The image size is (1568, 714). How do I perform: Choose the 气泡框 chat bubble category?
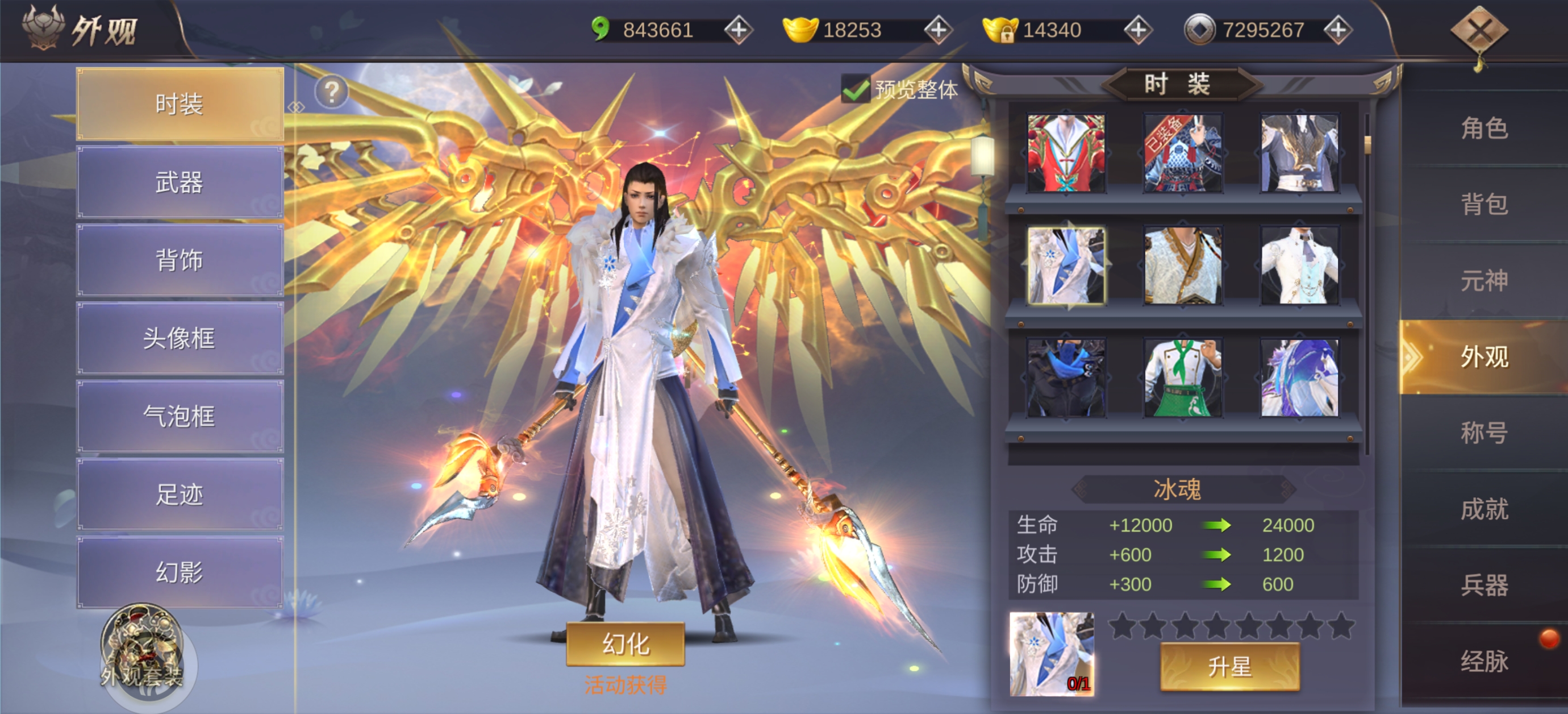pyautogui.click(x=180, y=416)
